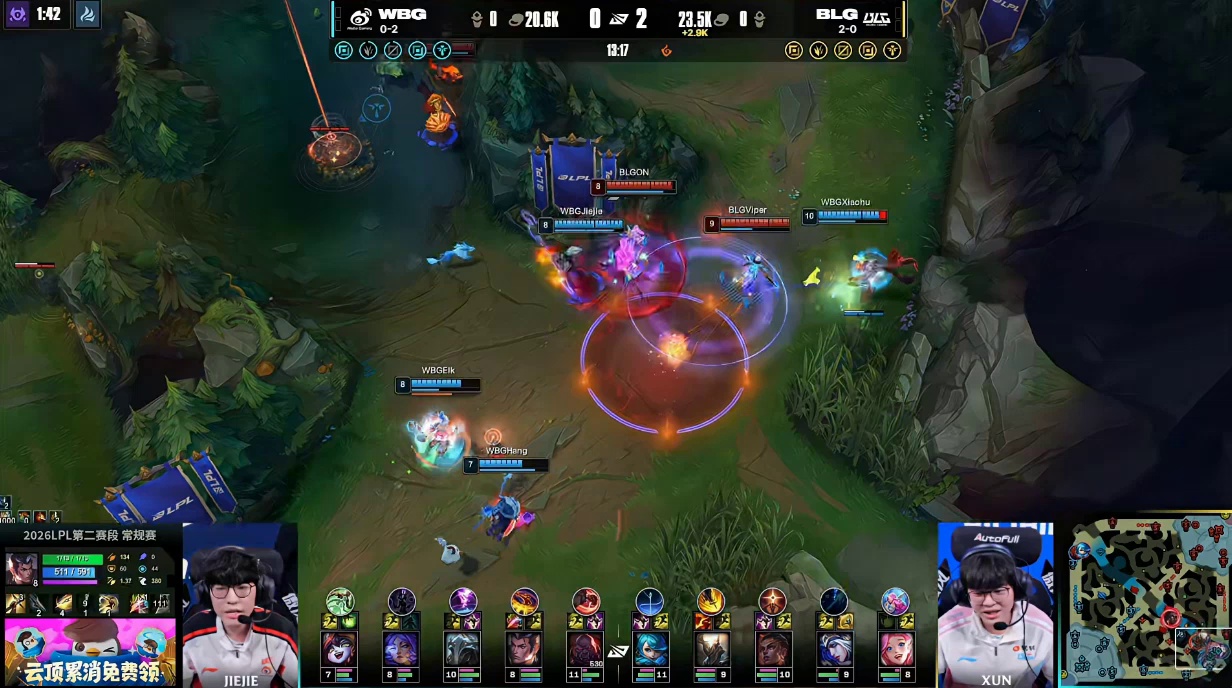The width and height of the screenshot is (1232, 688).
Task: Click the orange fire drake icon near the game clock
Action: (x=666, y=50)
